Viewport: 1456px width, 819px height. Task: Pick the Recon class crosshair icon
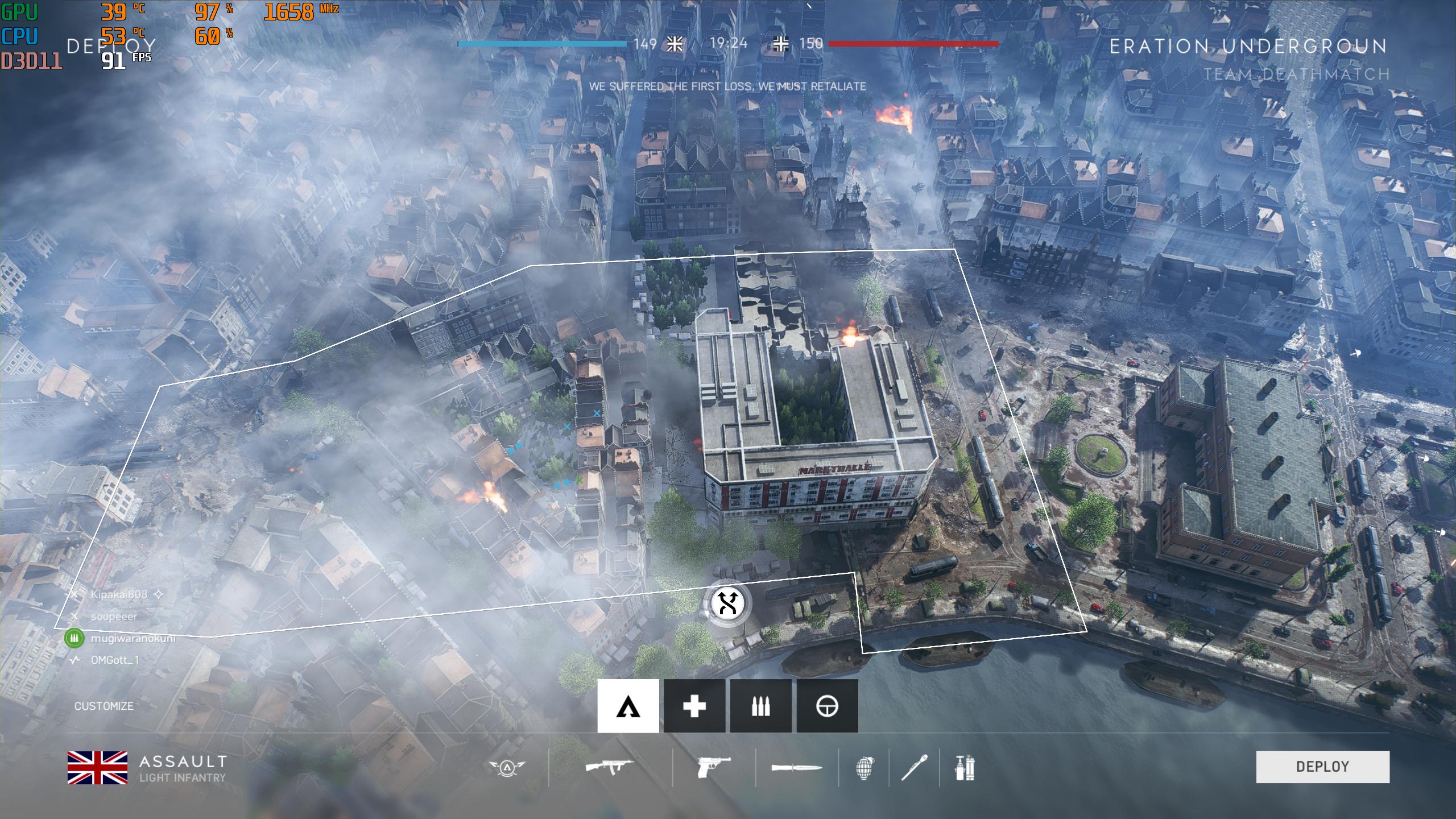[827, 706]
